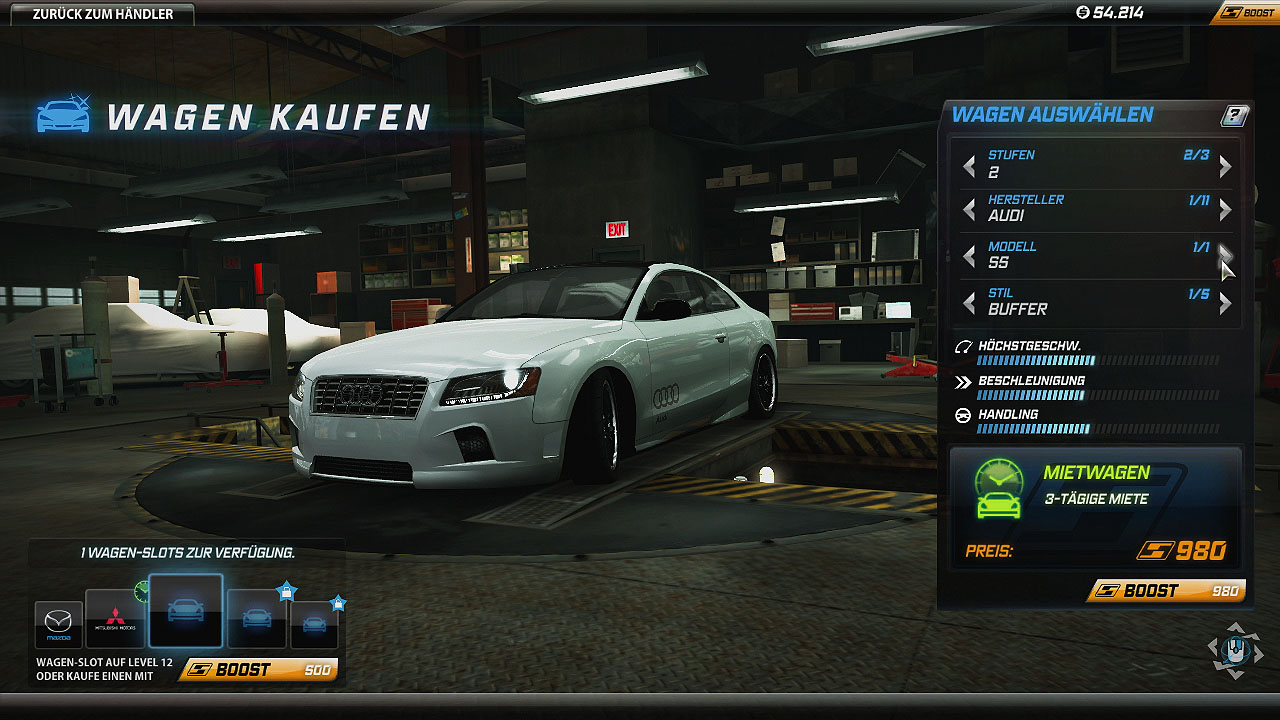This screenshot has width=1280, height=720.
Task: Select the Mitsubishi Motors car slot
Action: point(115,619)
